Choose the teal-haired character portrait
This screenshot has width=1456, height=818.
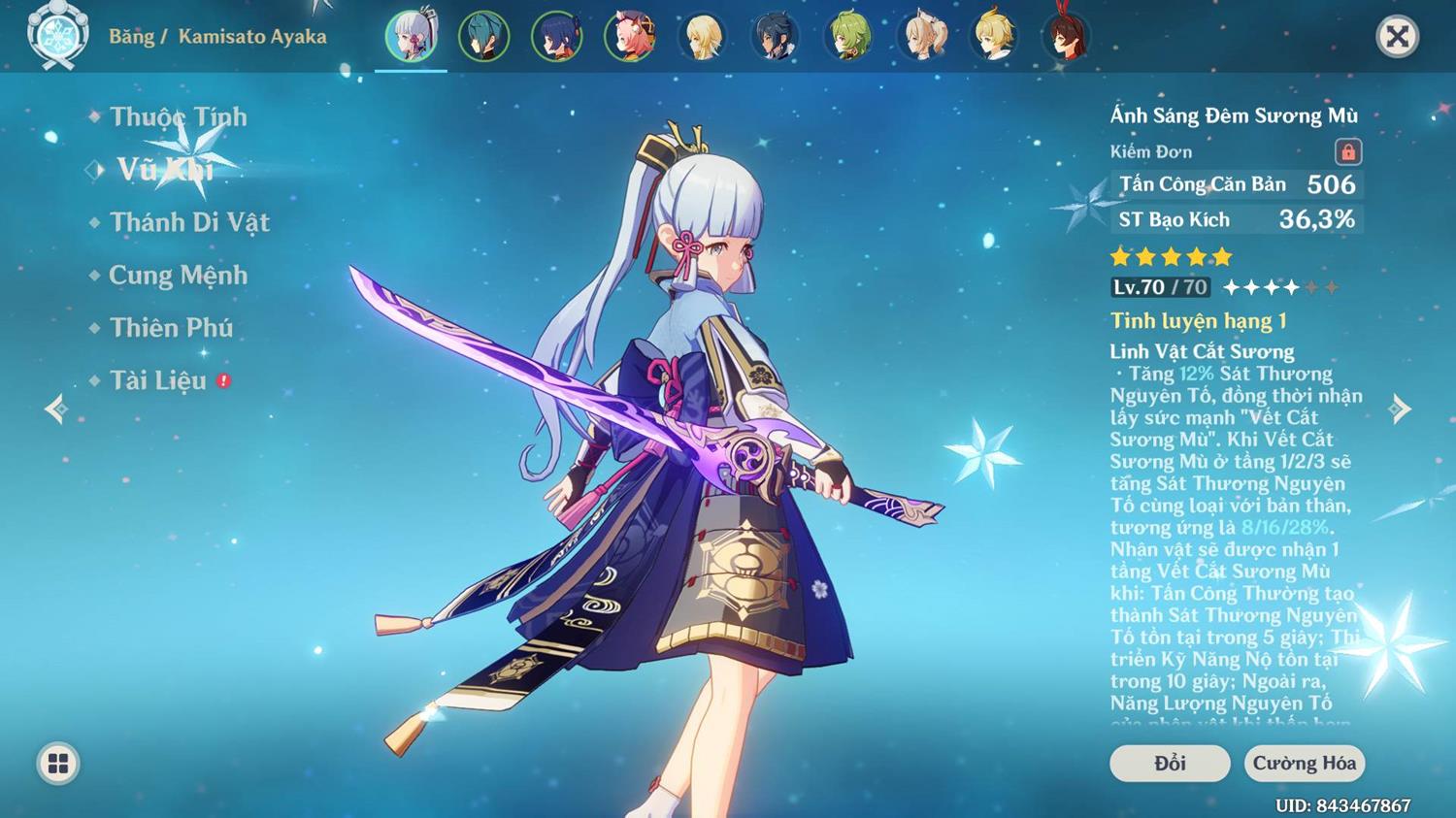(x=483, y=37)
